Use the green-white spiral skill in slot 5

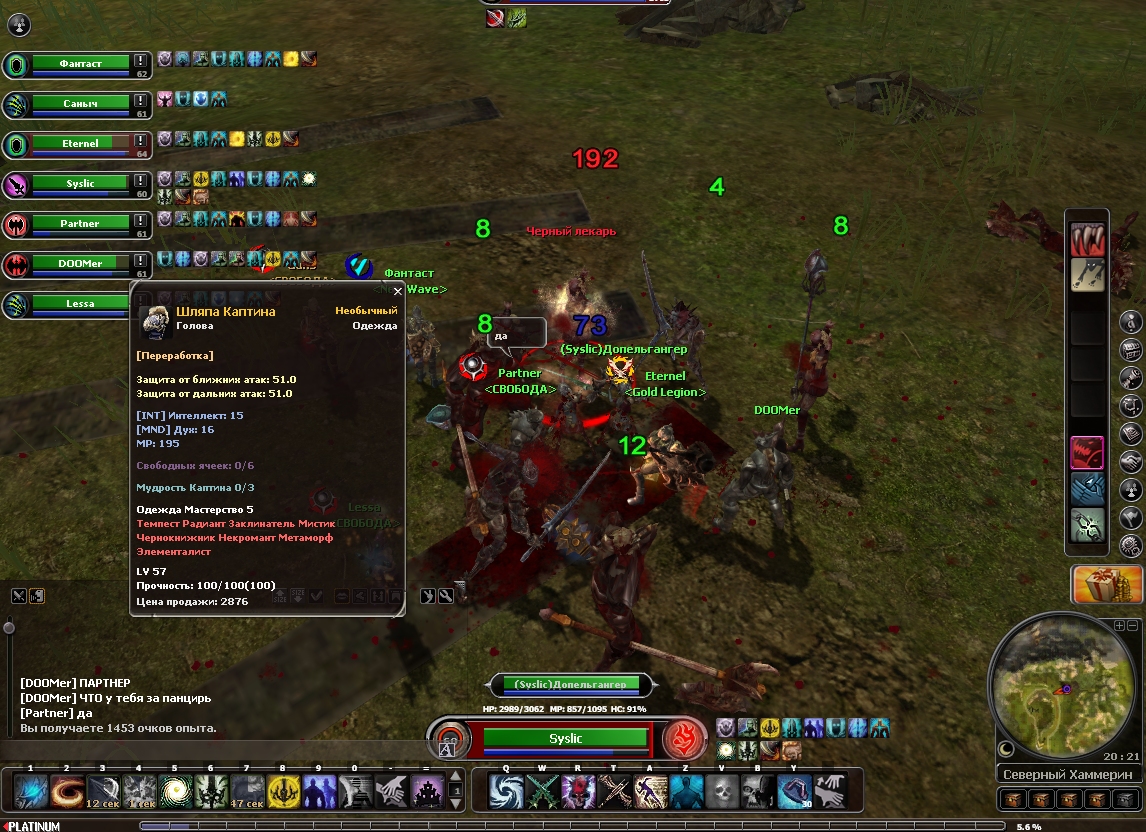(175, 792)
